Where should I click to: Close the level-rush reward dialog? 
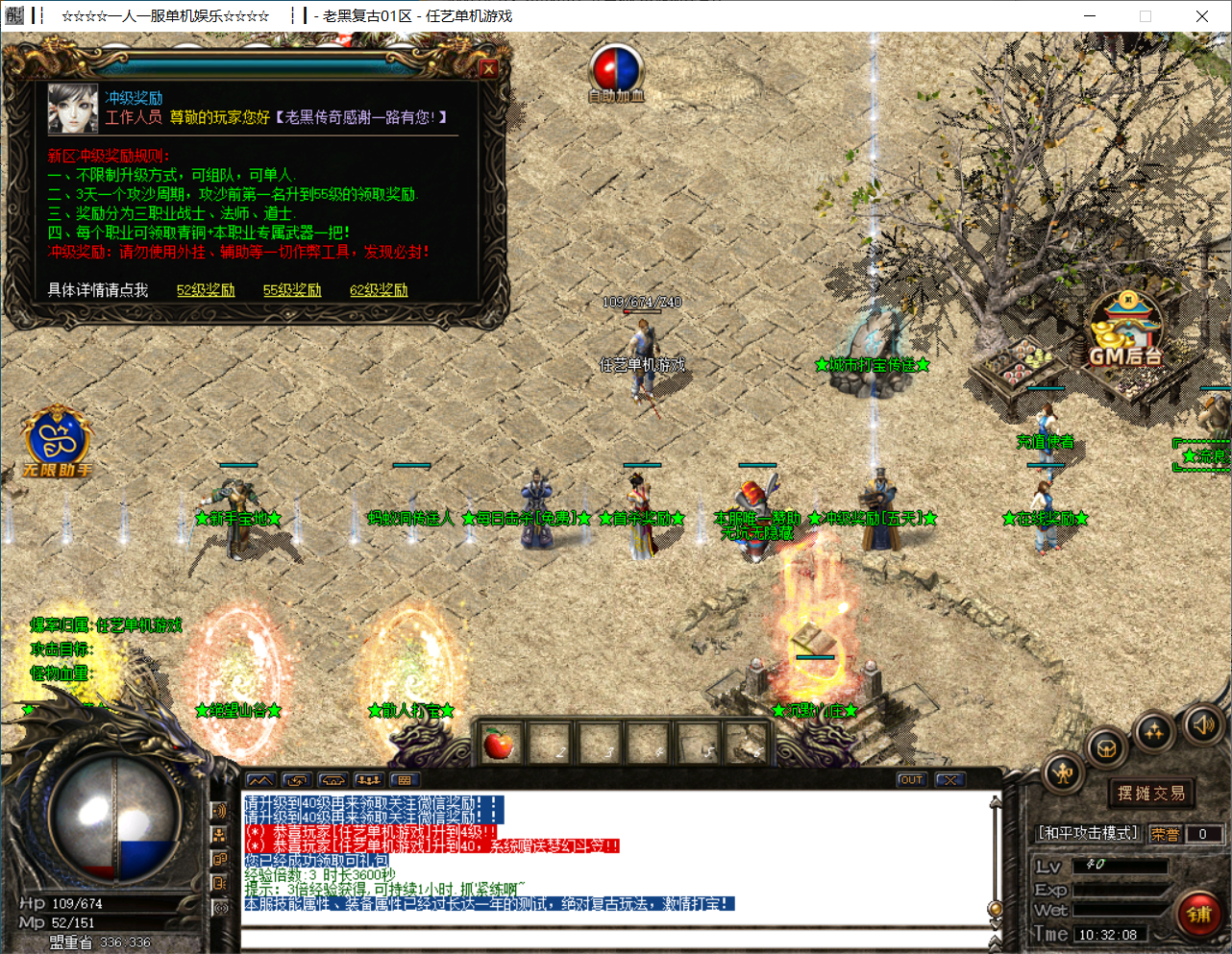coord(488,68)
